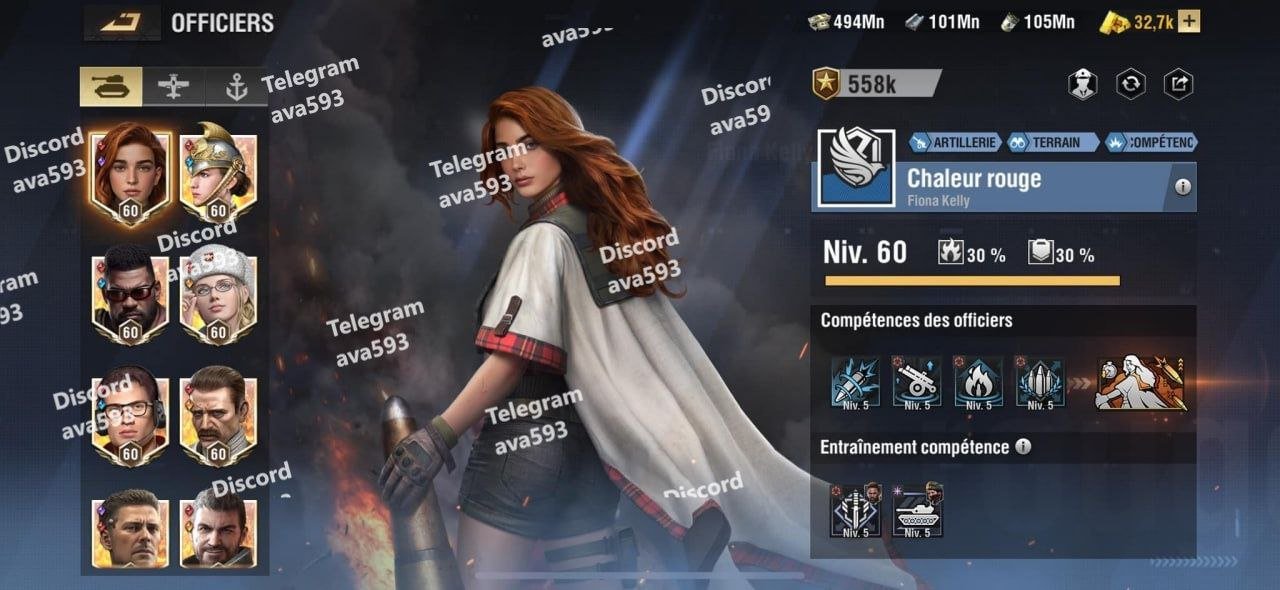Go back from the Officiers screen
The height and width of the screenshot is (590, 1280).
click(120, 22)
